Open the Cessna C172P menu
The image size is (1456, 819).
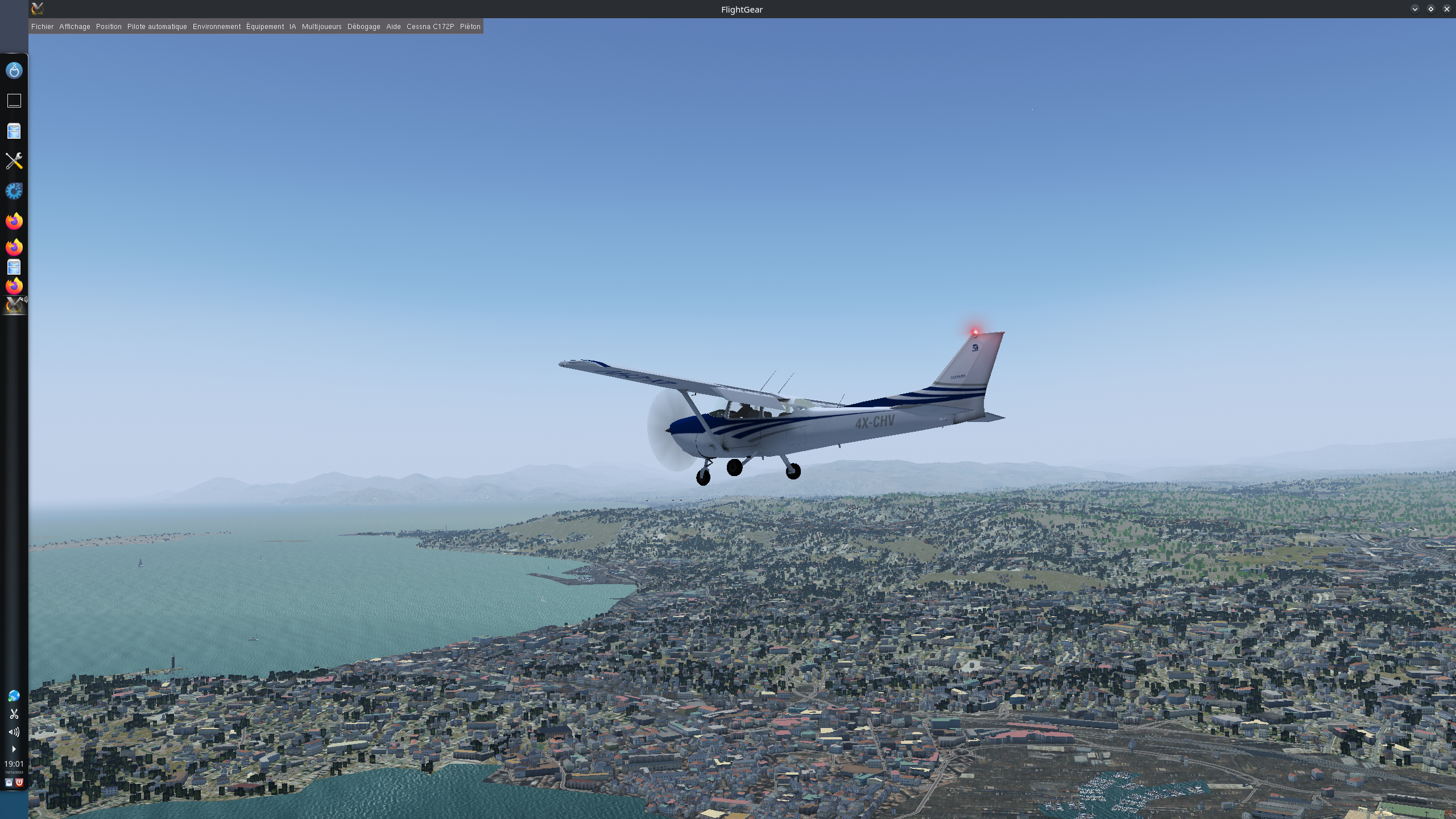[431, 27]
